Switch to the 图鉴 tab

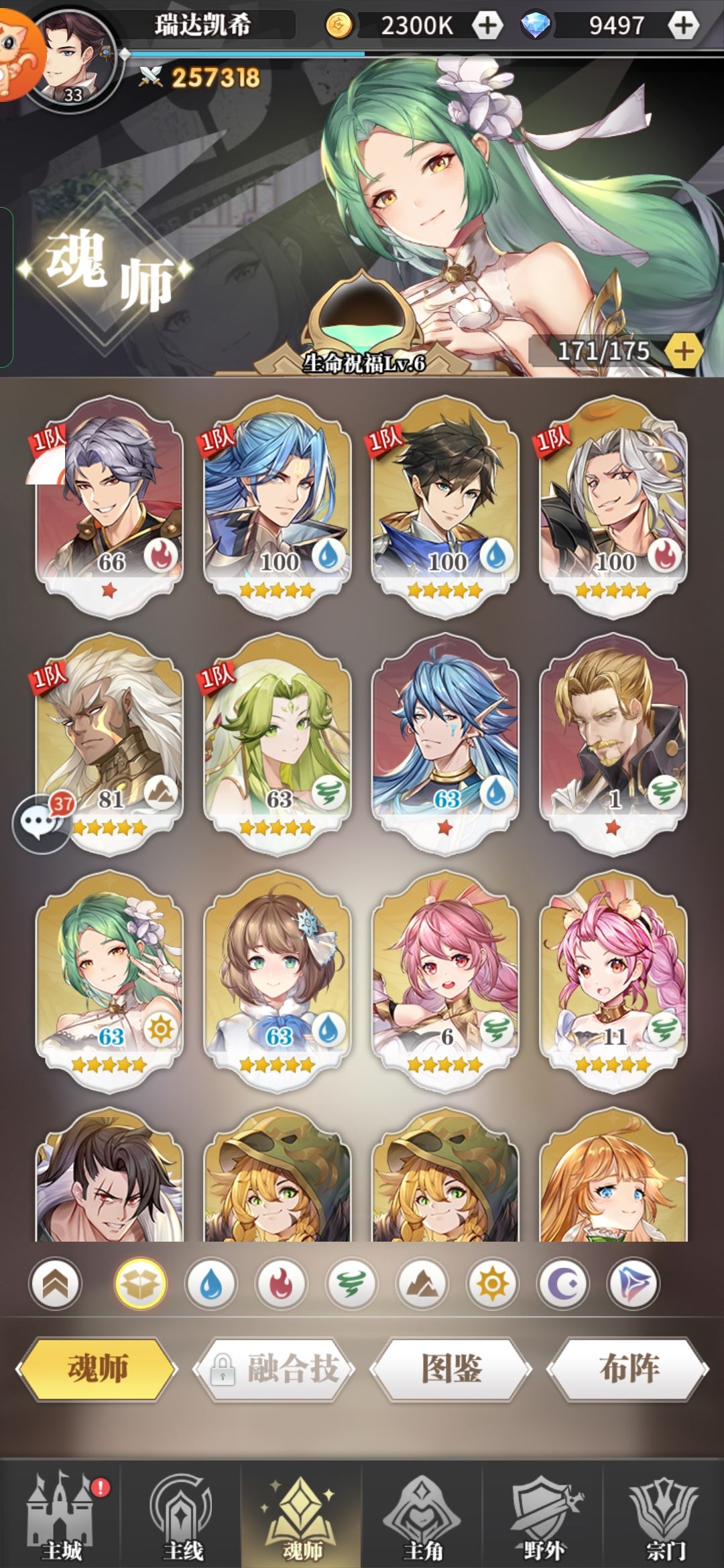click(x=451, y=1368)
